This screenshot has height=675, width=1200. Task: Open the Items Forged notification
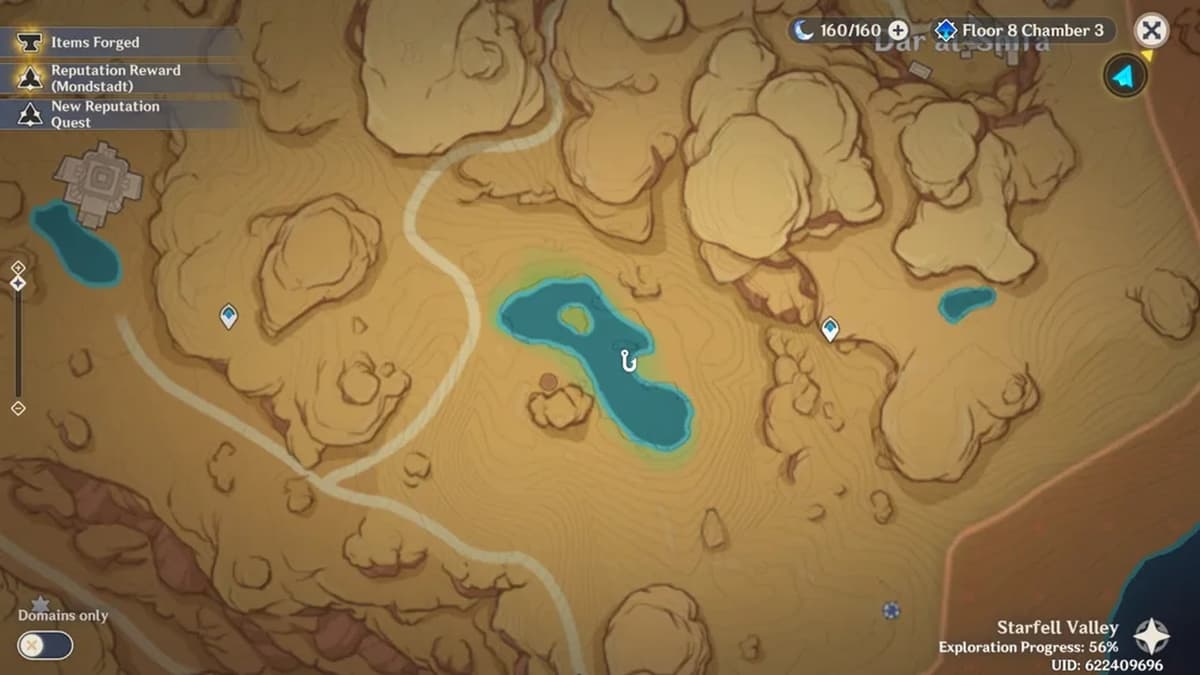coord(95,43)
